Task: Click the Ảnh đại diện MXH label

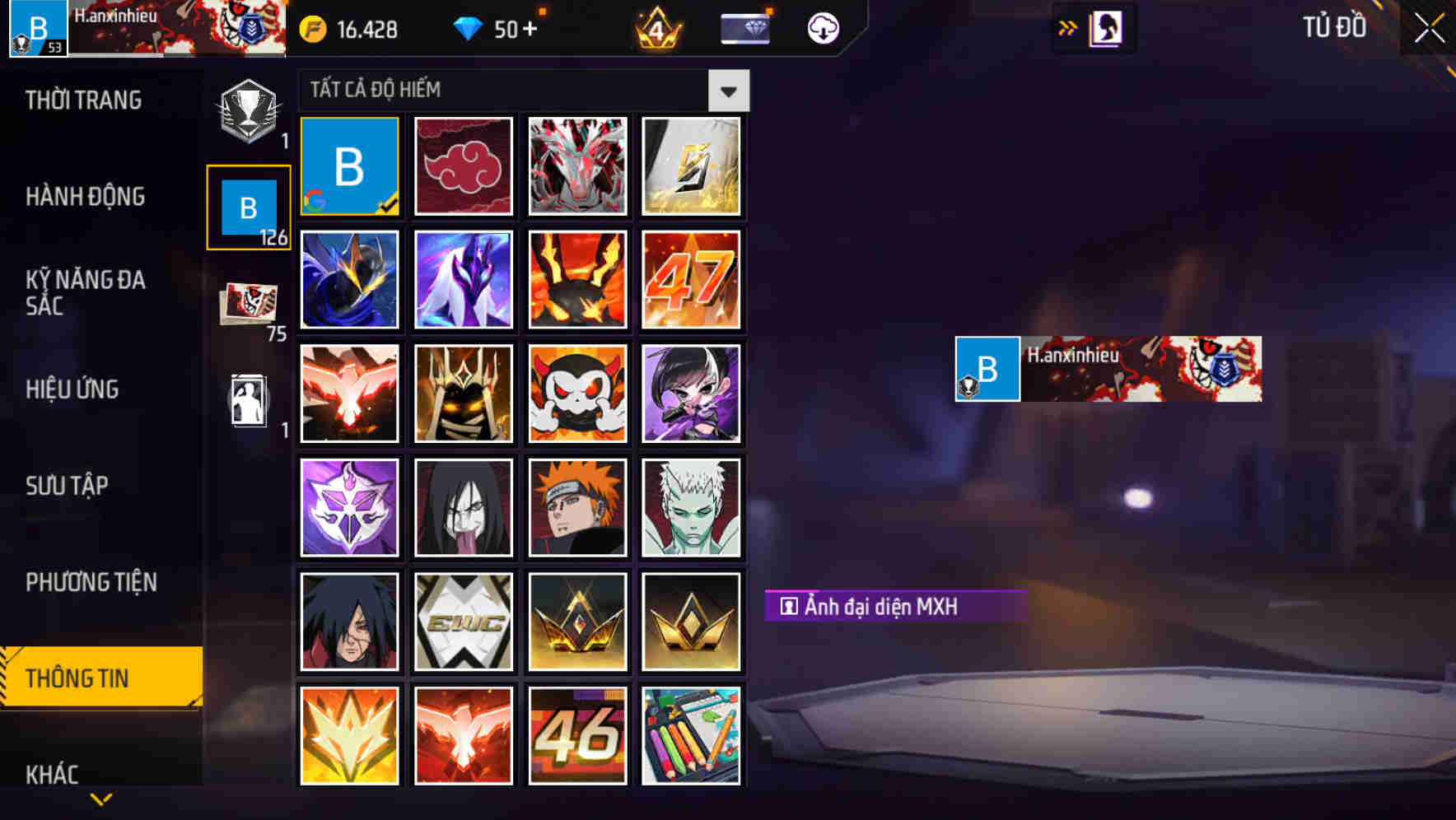Action: click(x=896, y=607)
